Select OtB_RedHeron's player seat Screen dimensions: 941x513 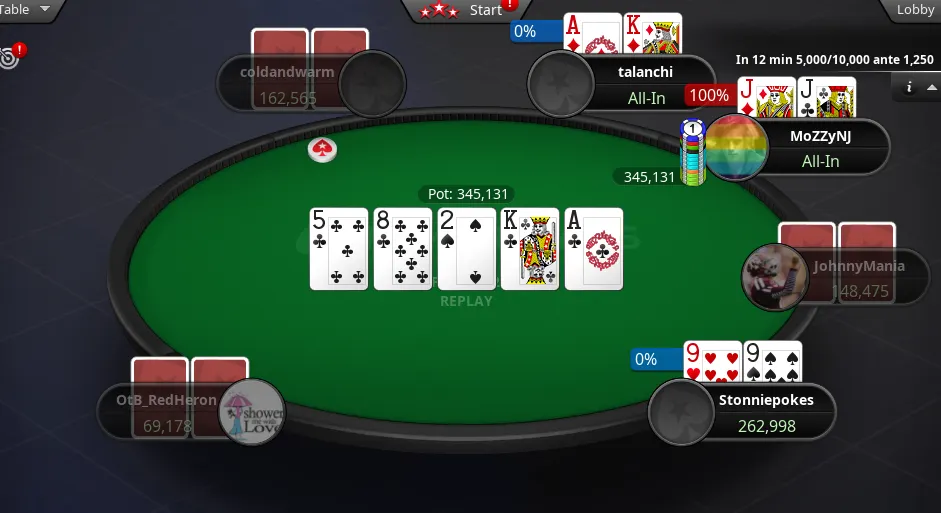coord(170,412)
